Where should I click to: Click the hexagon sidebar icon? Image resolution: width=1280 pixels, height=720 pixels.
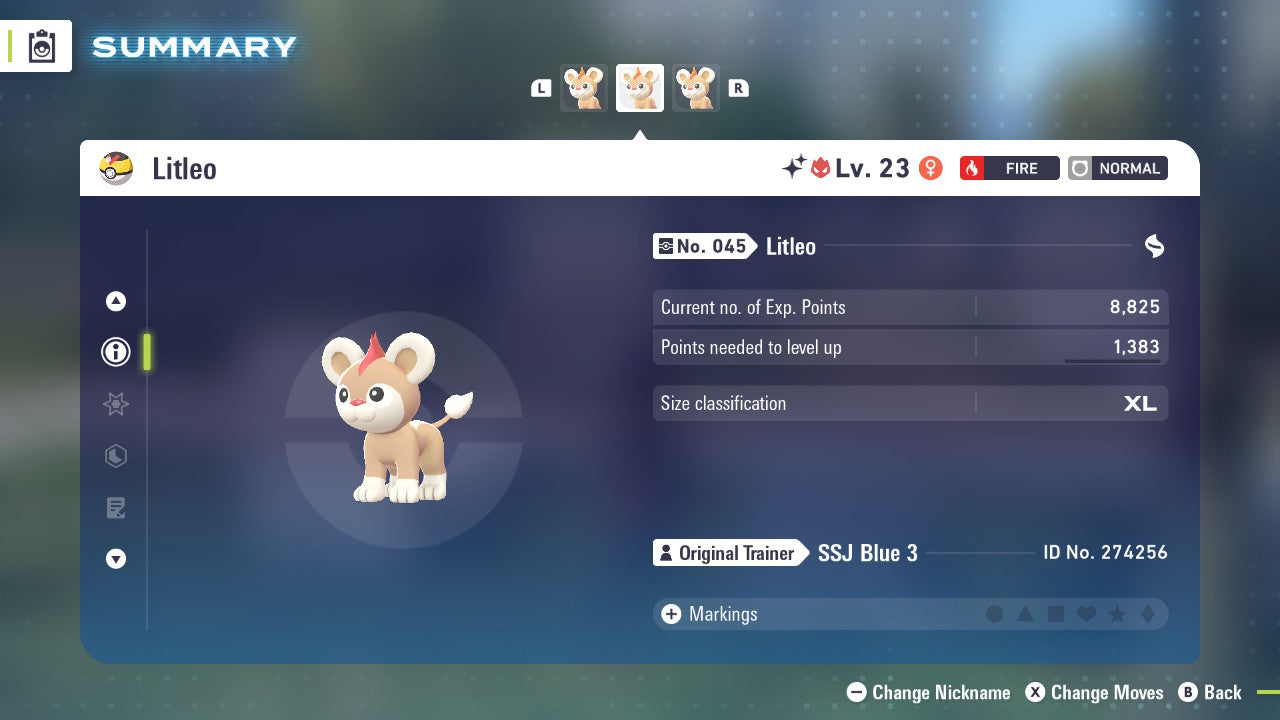(116, 456)
